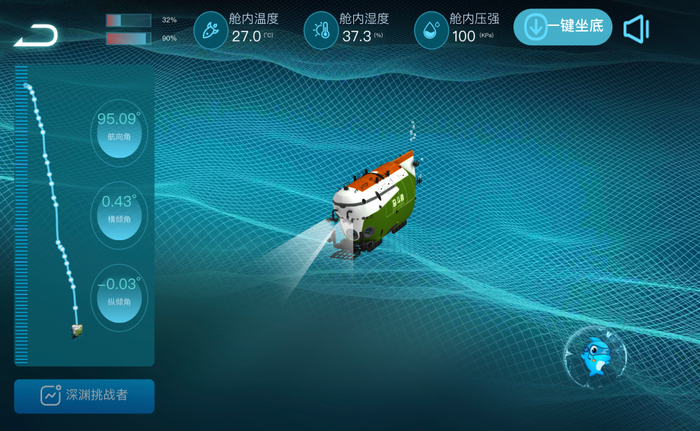
Task: Toggle the sound speaker icon
Action: coord(636,29)
